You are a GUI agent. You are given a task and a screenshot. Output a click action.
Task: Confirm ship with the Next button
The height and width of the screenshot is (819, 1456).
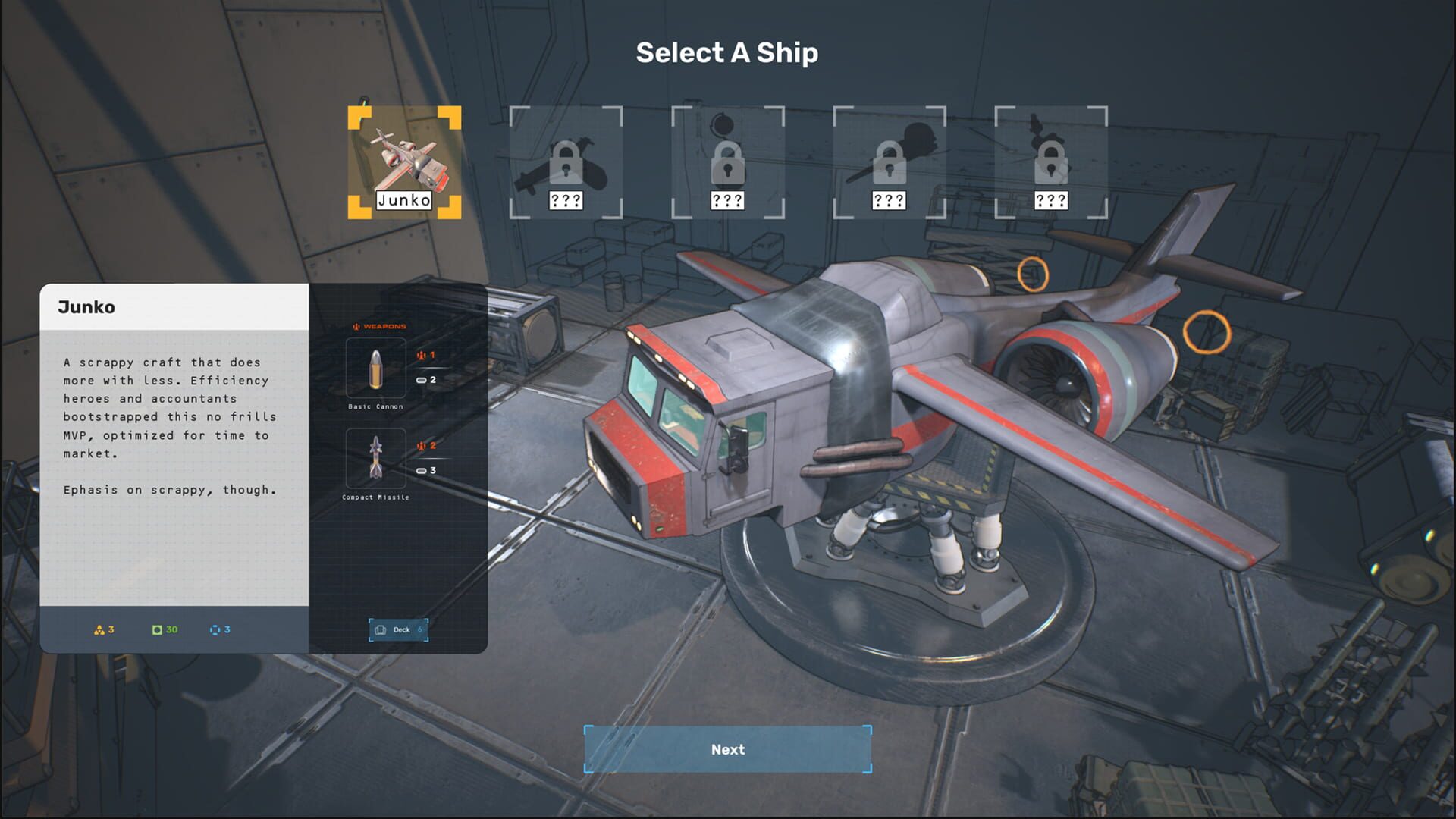coord(727,749)
